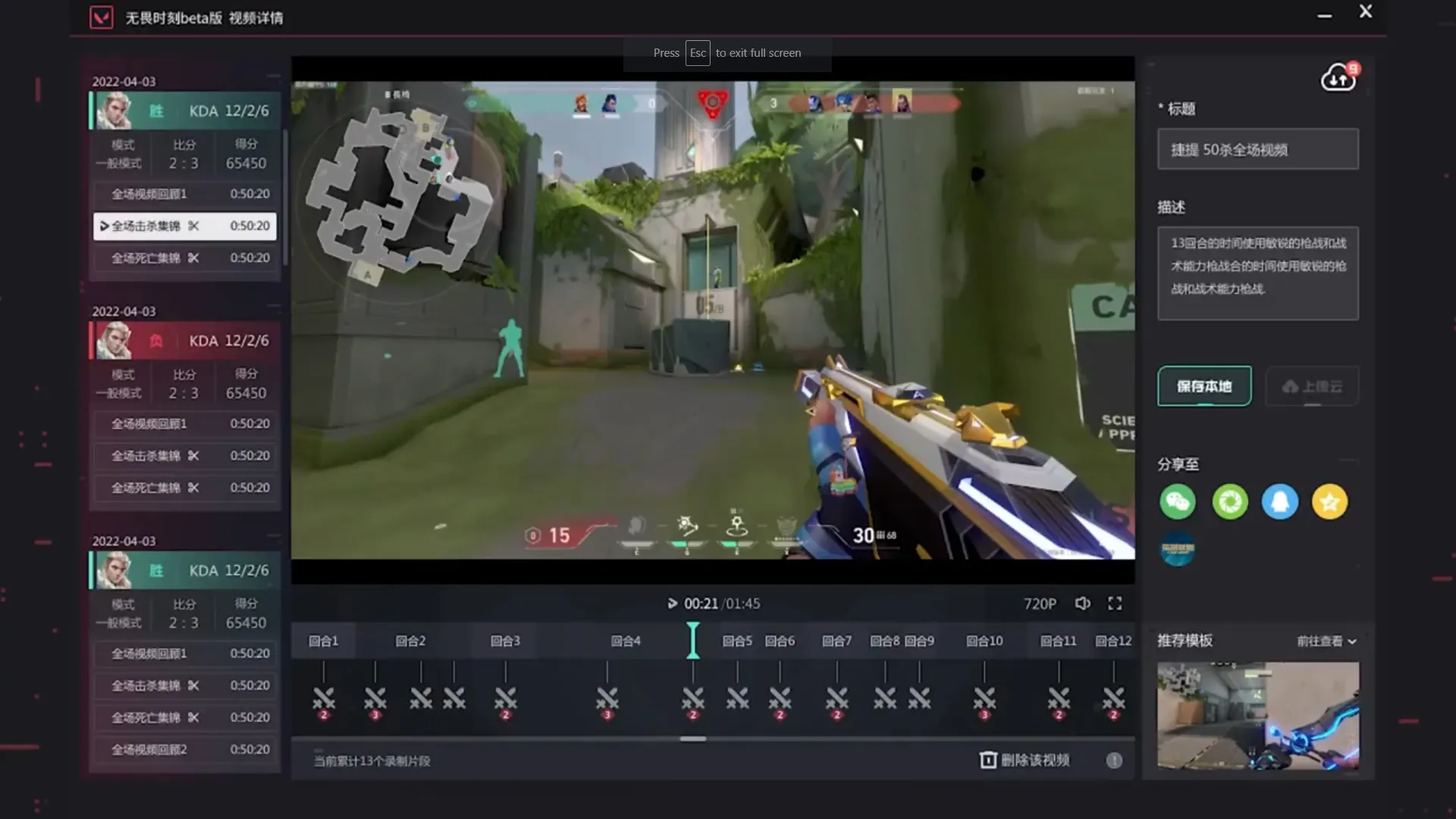Share to Qzone via yellow star icon

tap(1329, 502)
